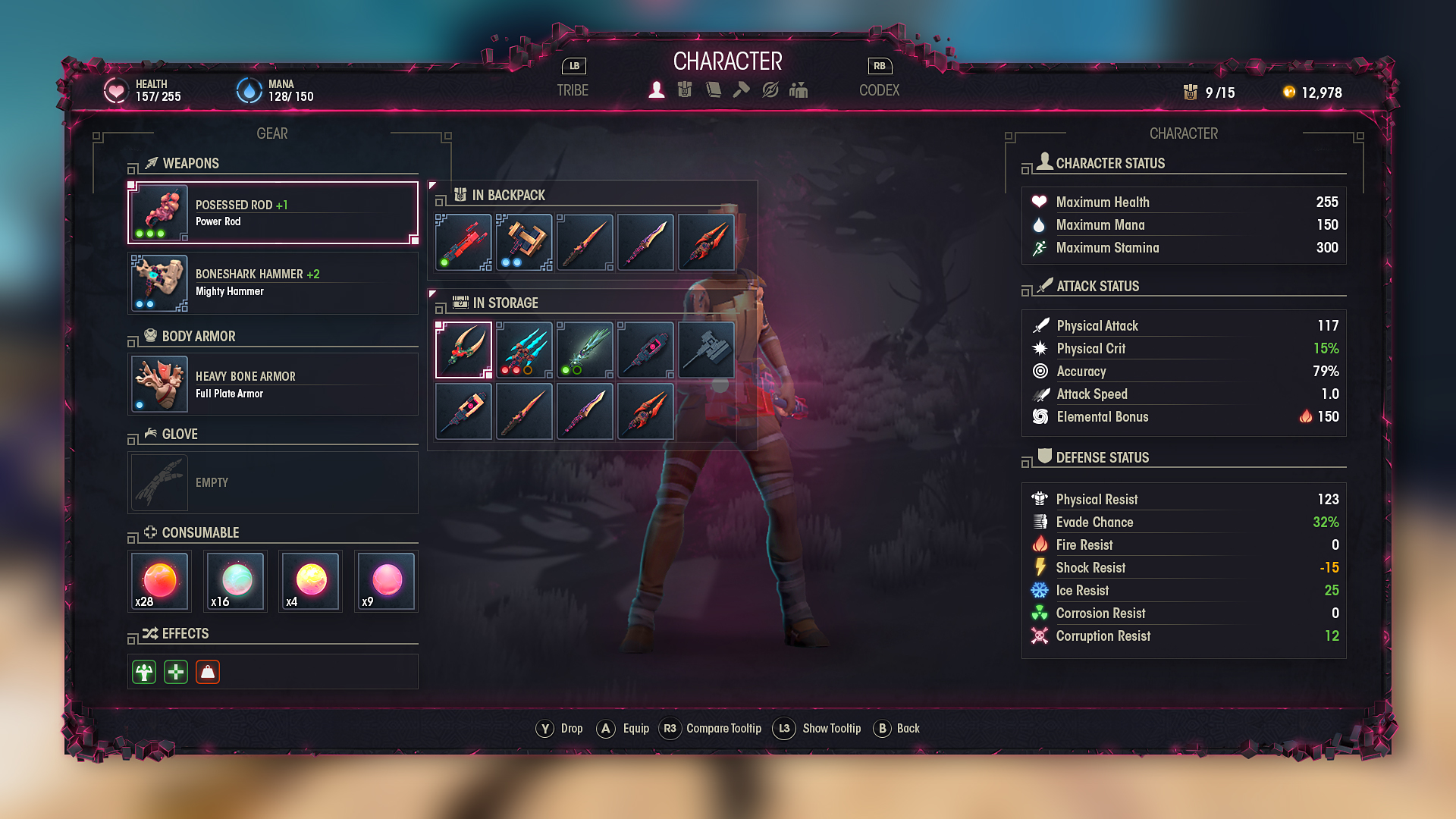Select the curved claw weapon in storage
The width and height of the screenshot is (1456, 819).
pos(464,350)
